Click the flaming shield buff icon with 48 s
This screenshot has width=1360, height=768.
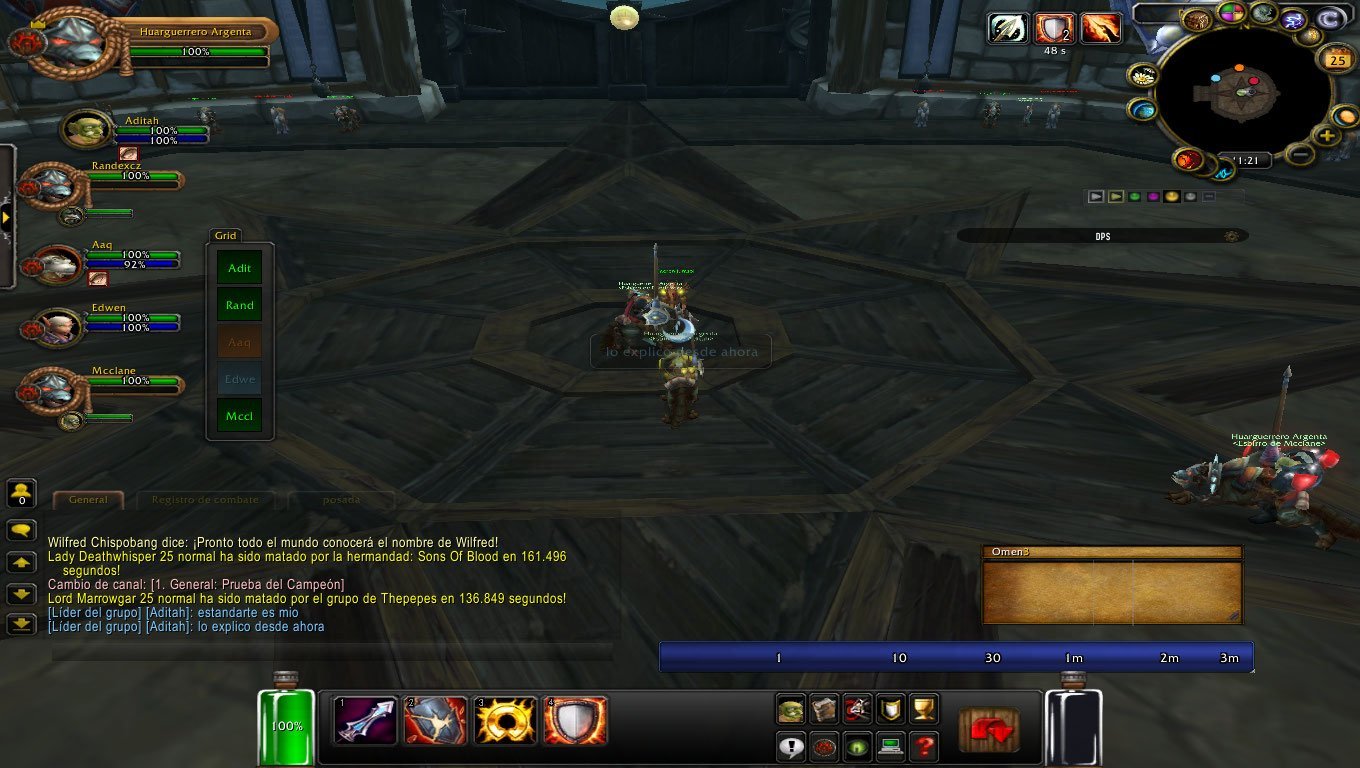pyautogui.click(x=1054, y=28)
